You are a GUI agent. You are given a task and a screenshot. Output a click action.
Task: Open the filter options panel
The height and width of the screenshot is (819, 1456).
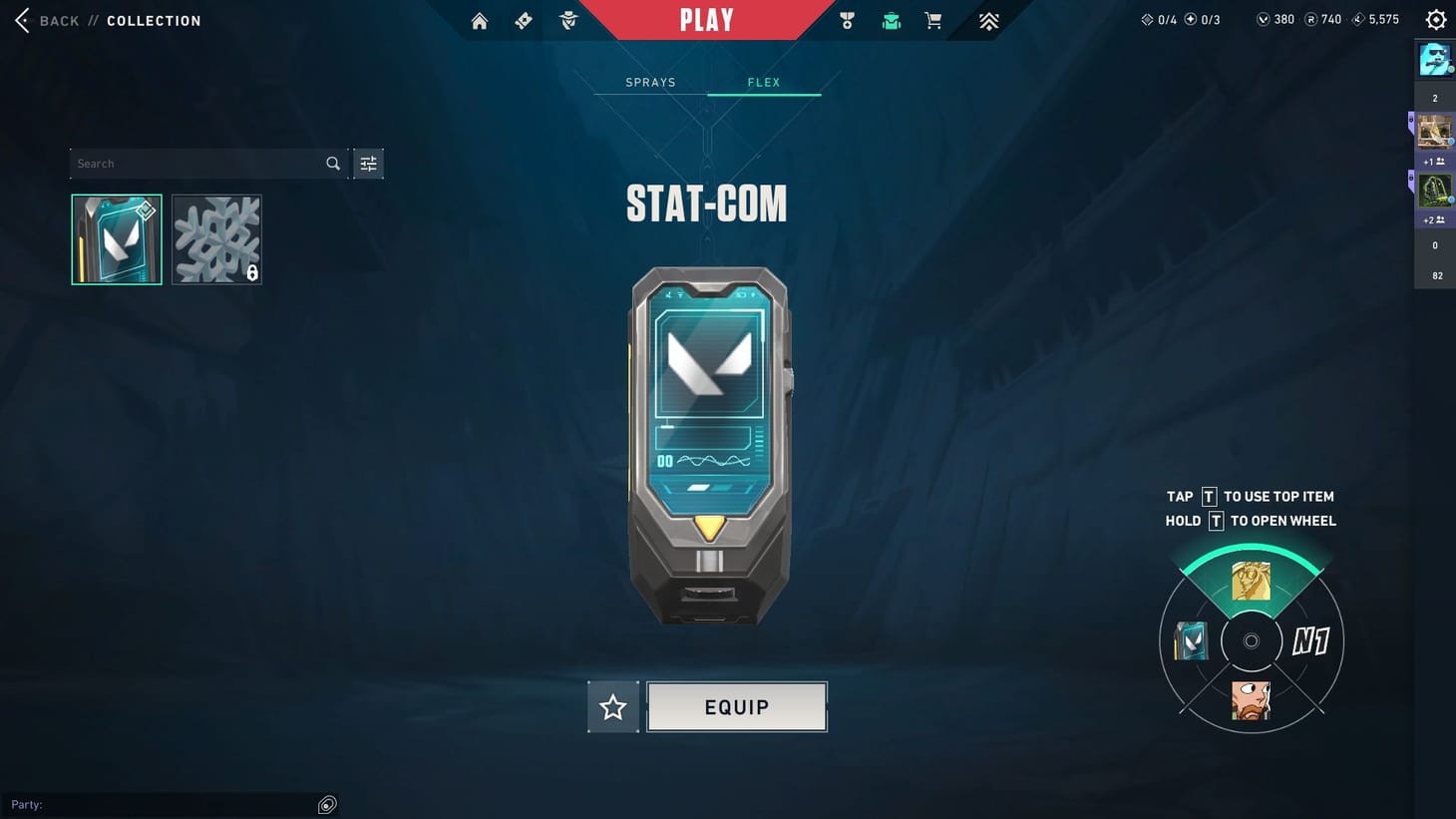coord(368,163)
